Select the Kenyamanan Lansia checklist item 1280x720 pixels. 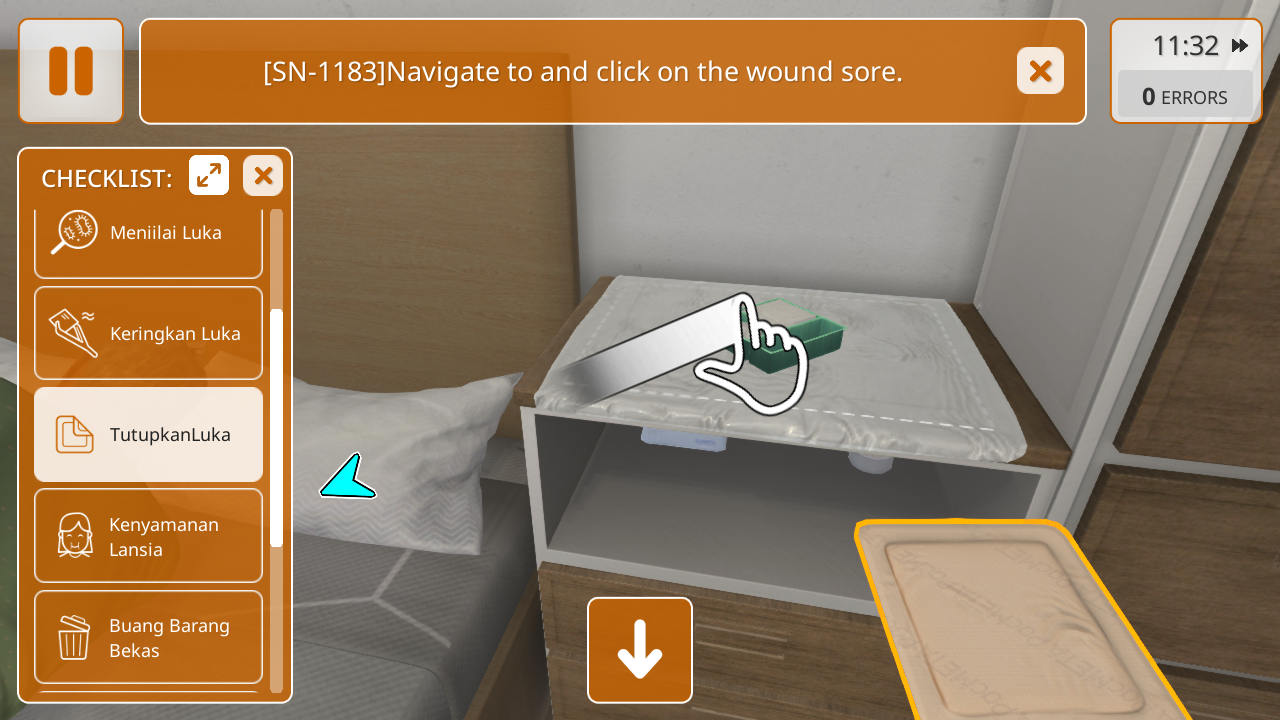coord(148,536)
